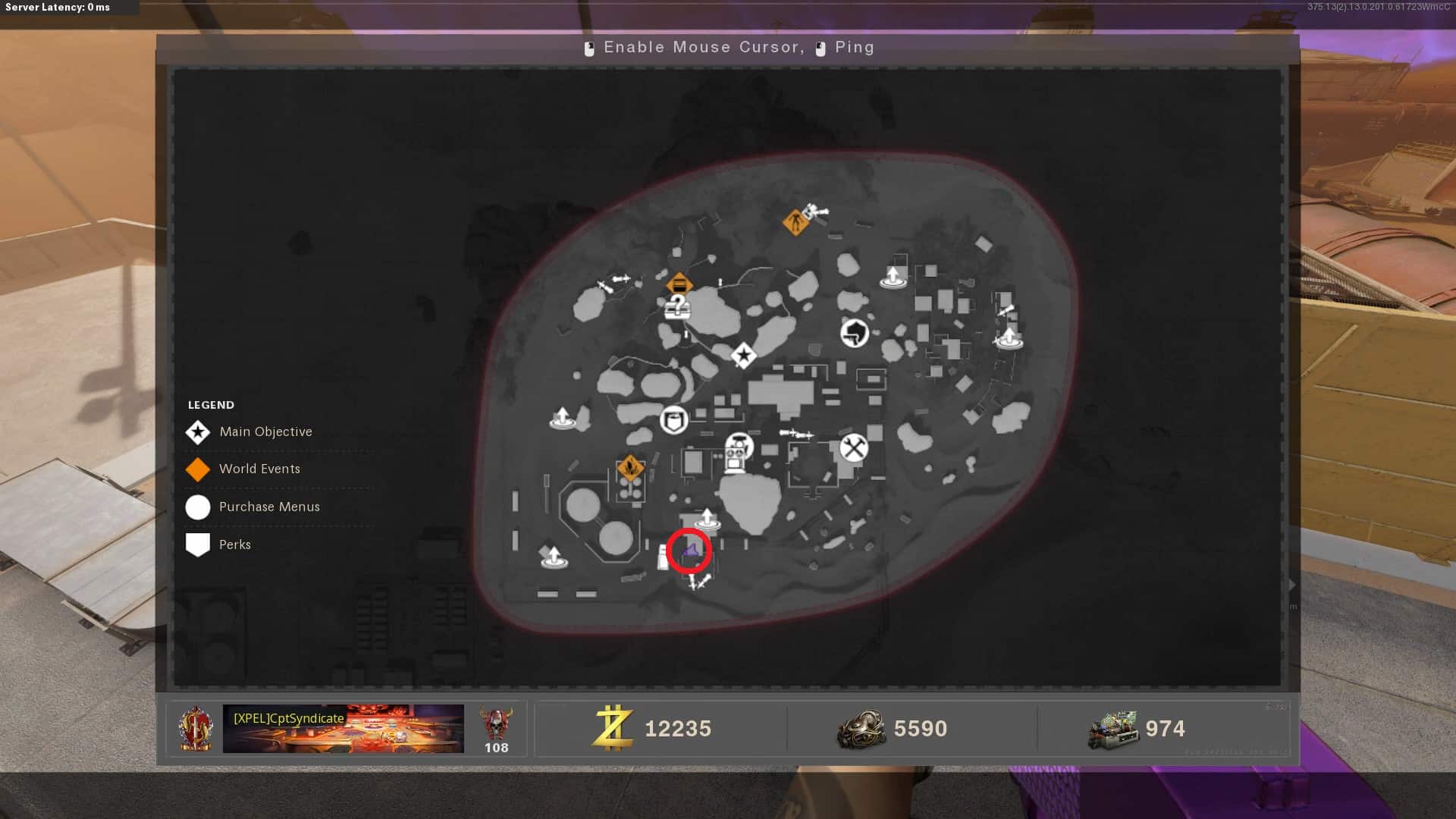
Task: Choose the Purchase Menus legend entry
Action: [269, 507]
